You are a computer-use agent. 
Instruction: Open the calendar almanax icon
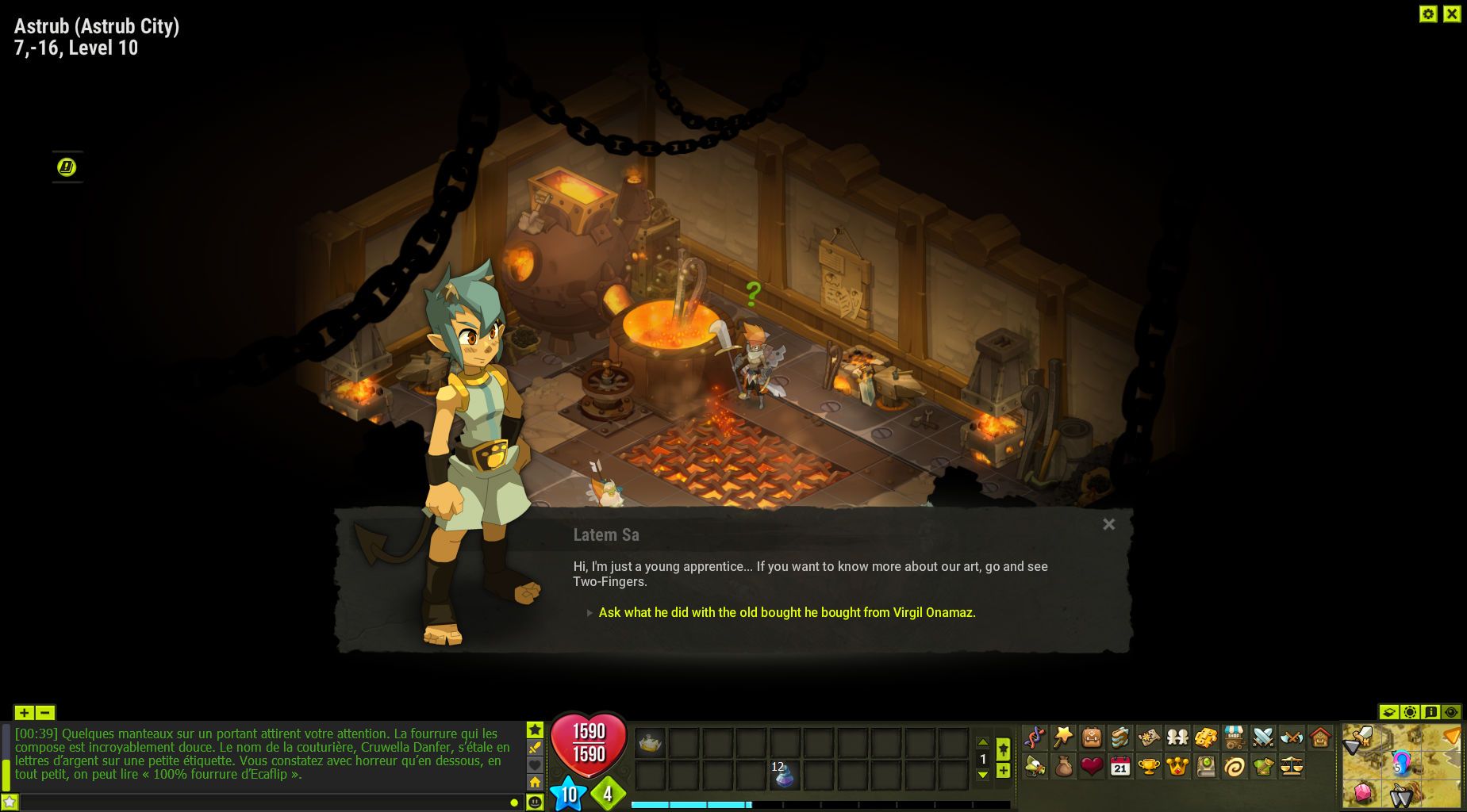pyautogui.click(x=1120, y=766)
